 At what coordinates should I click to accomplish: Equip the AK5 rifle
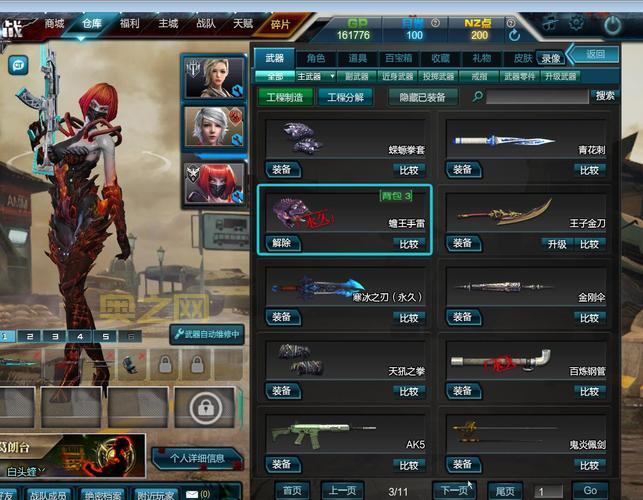[x=282, y=465]
